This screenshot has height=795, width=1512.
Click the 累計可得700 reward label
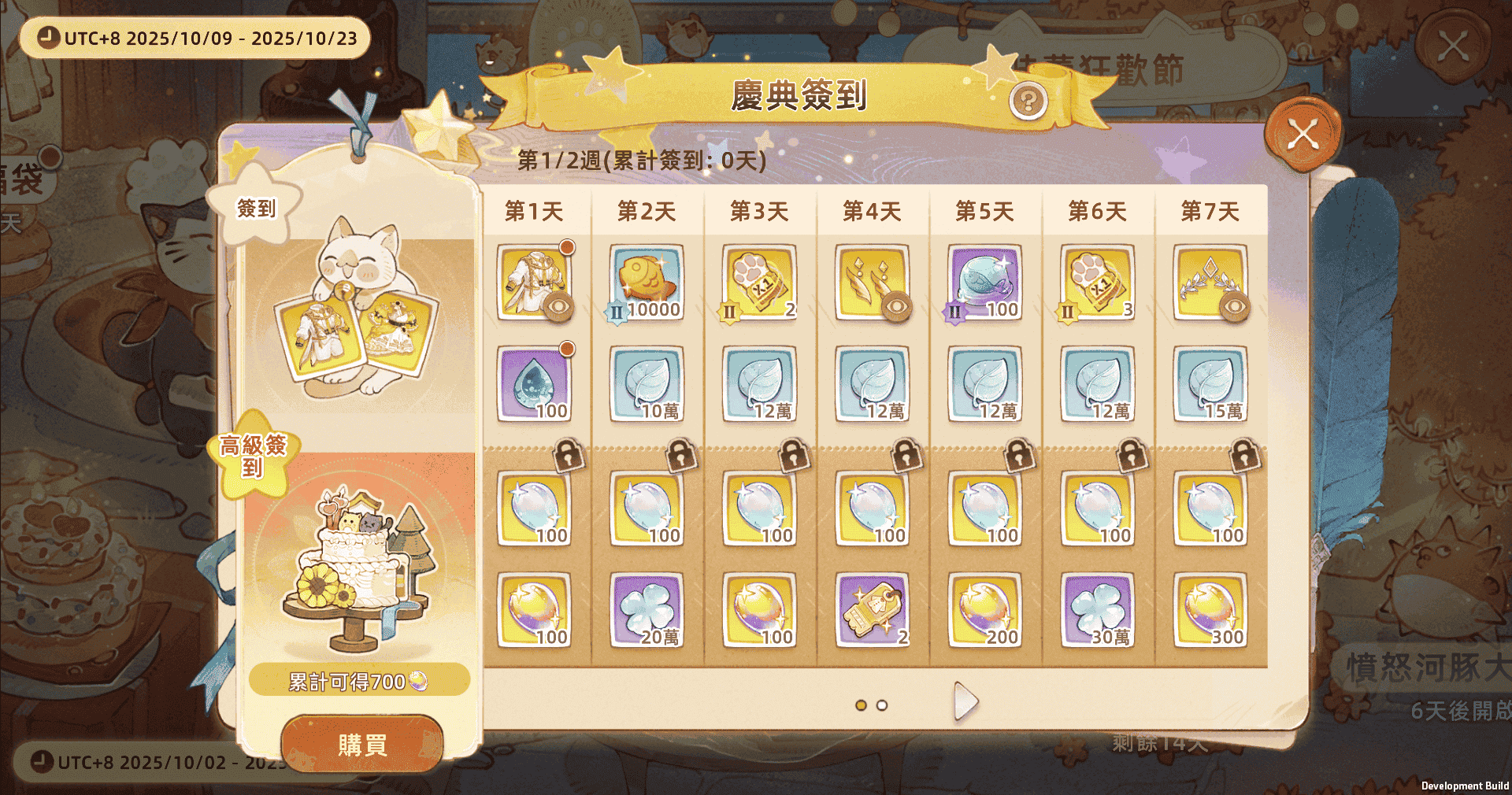pos(358,680)
